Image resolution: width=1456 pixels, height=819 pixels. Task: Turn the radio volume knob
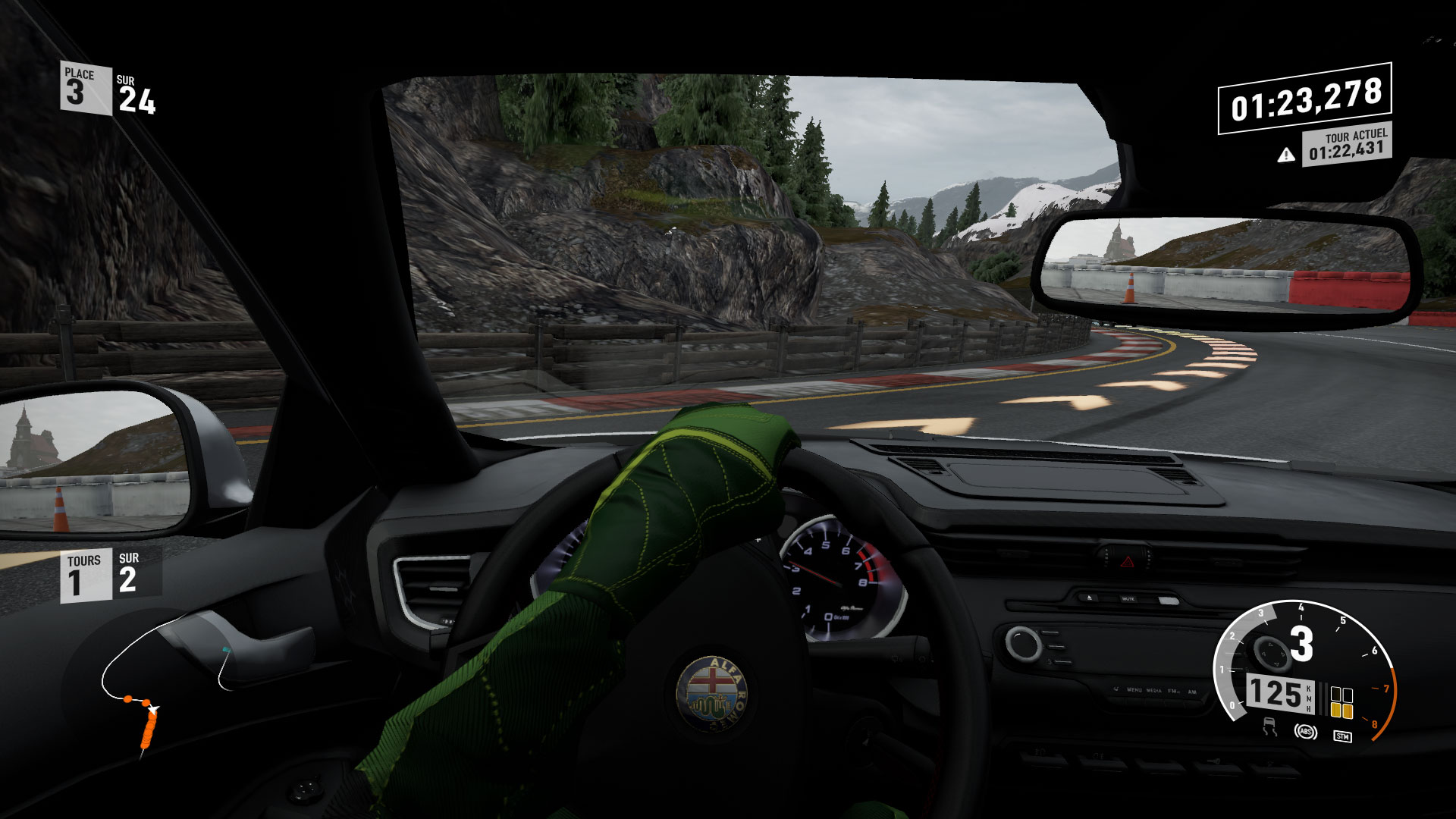coord(1022,642)
